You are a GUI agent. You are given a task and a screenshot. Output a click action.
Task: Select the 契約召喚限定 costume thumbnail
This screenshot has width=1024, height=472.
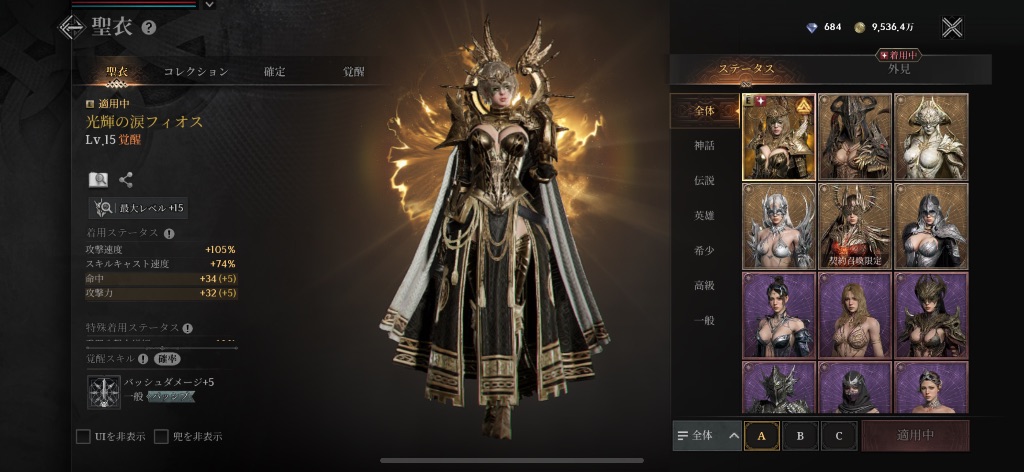(x=855, y=226)
